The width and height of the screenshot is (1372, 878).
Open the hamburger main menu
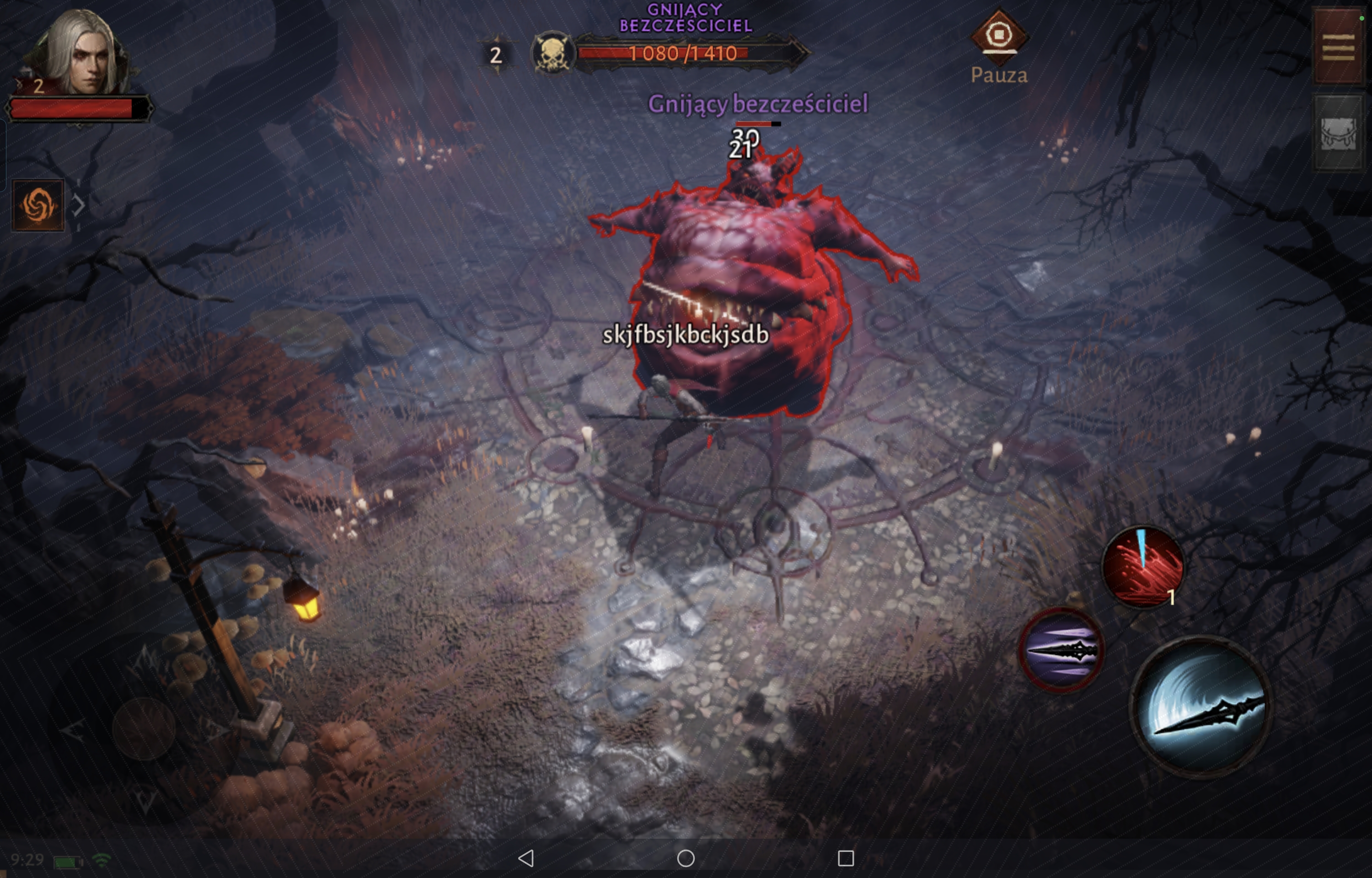tap(1338, 47)
